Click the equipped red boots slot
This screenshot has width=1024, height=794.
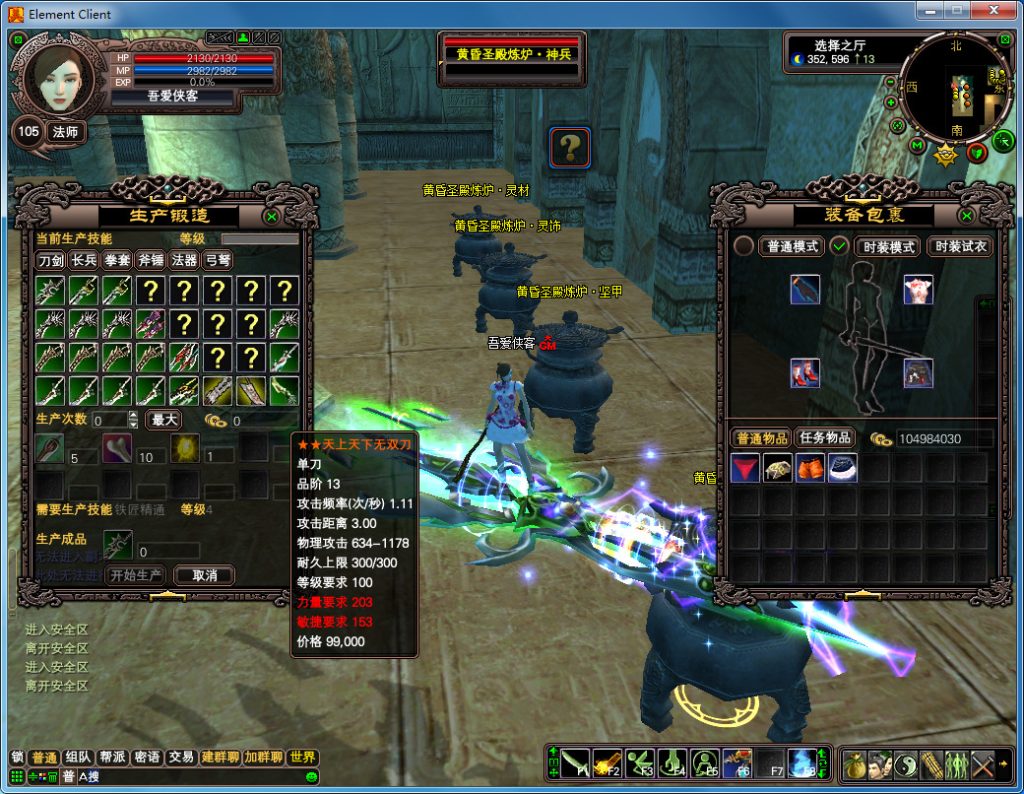(805, 374)
